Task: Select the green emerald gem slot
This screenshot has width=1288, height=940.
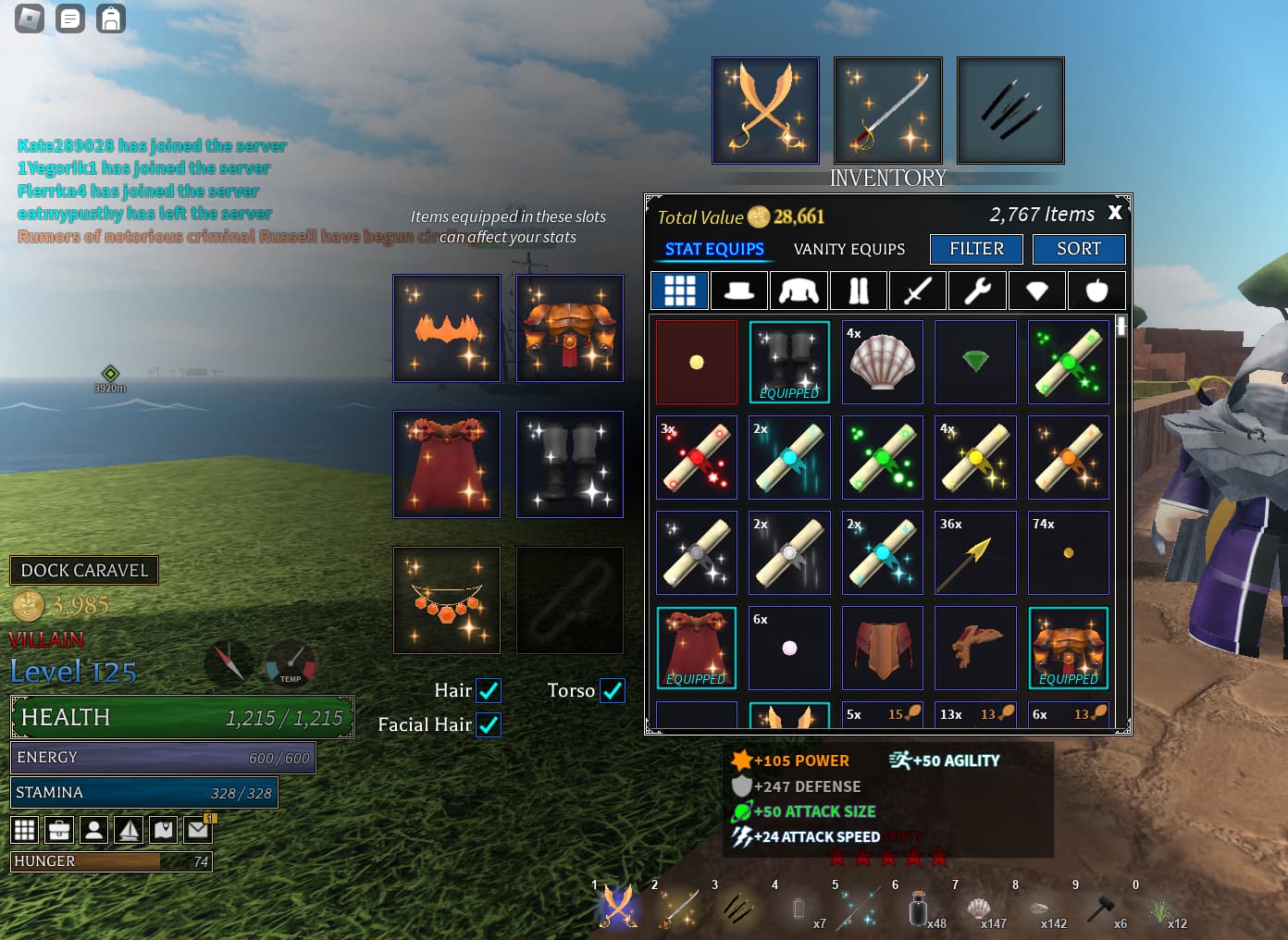Action: pos(975,362)
